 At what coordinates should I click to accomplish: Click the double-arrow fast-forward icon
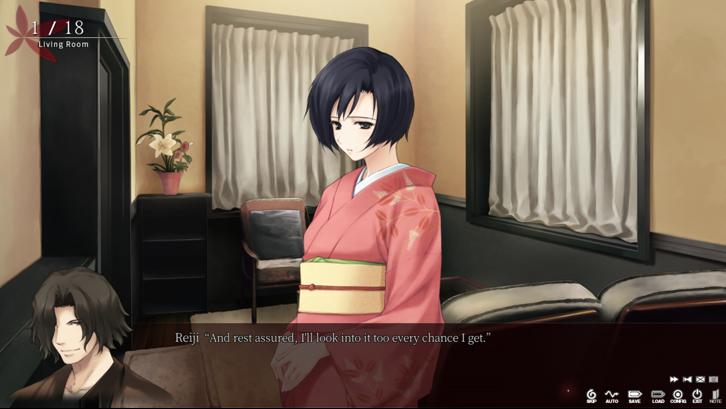point(674,379)
